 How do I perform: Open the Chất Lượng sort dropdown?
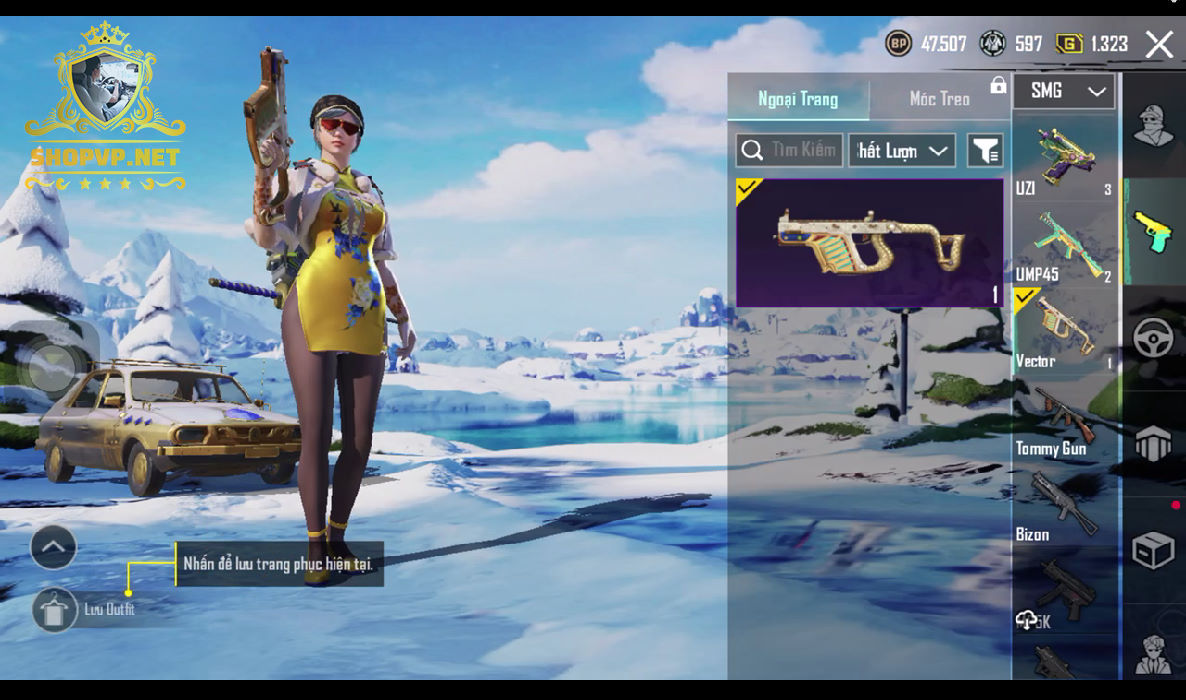(902, 150)
